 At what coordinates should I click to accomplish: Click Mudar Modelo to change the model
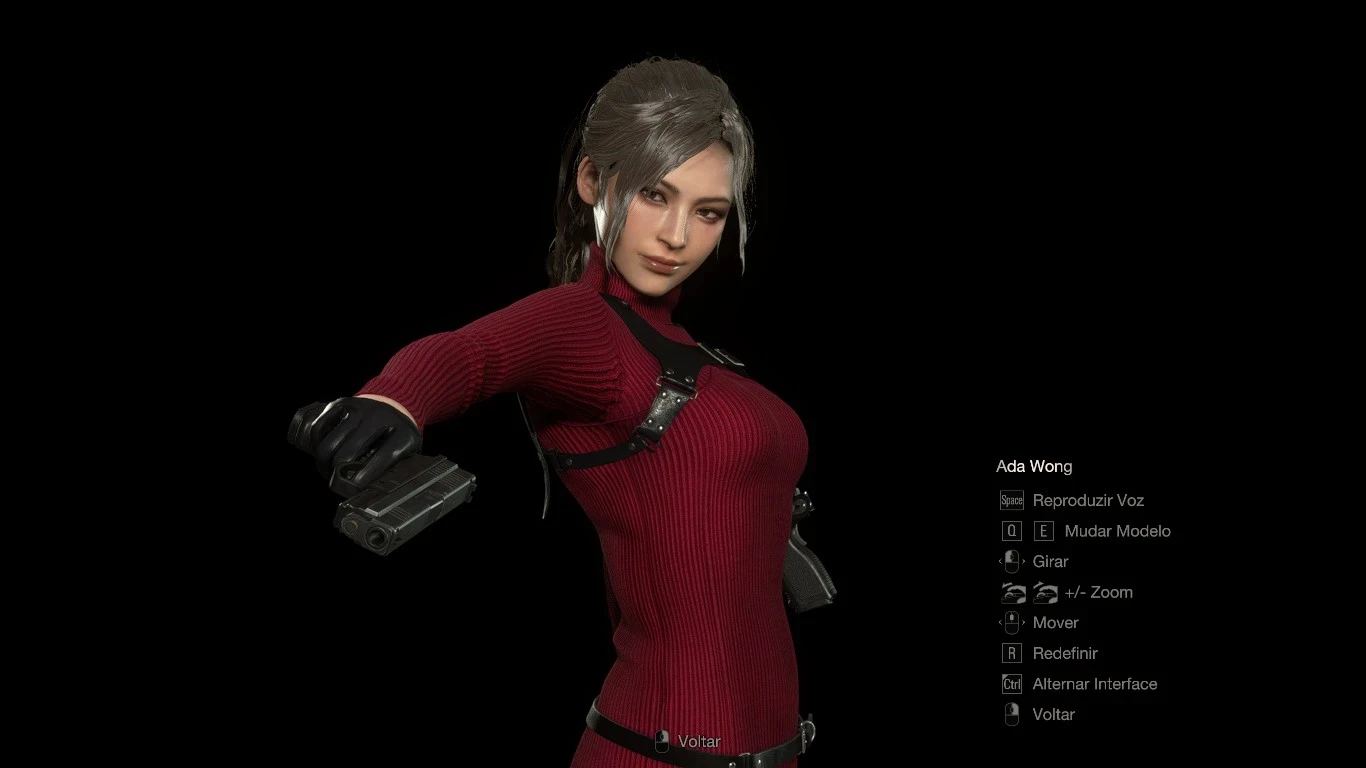[x=1116, y=531]
